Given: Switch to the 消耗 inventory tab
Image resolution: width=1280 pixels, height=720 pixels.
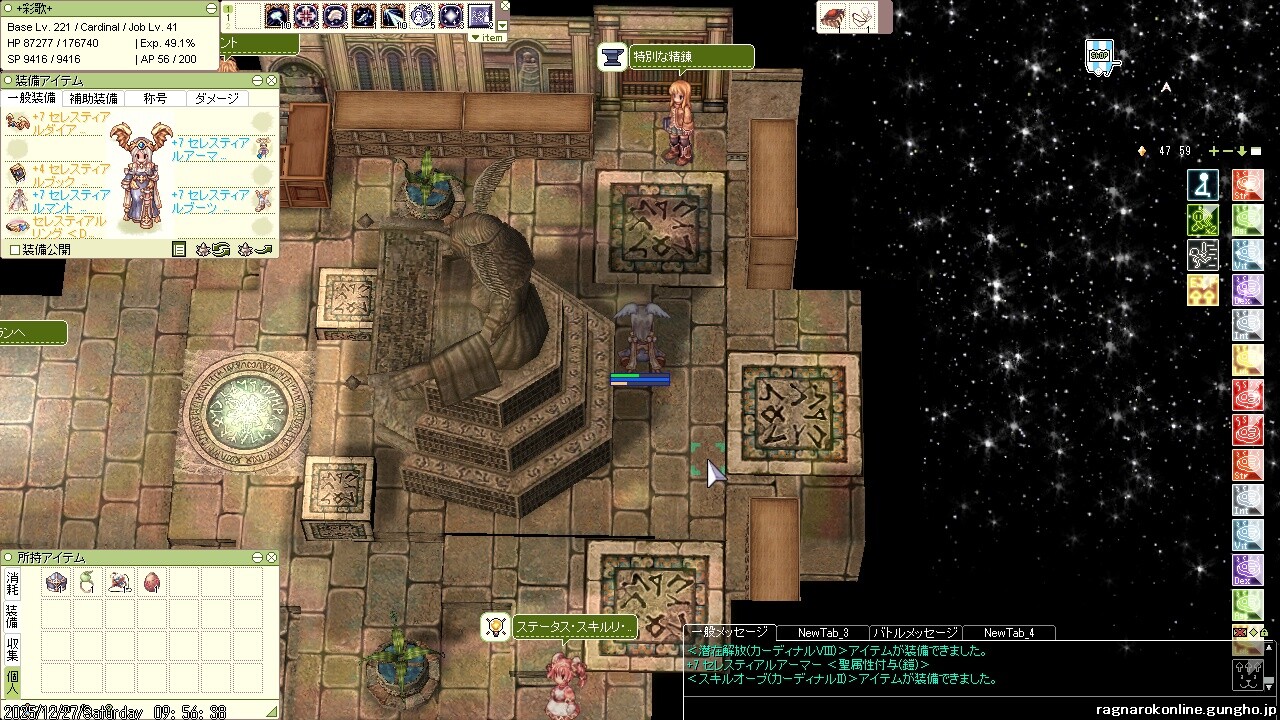Looking at the screenshot, I should tap(12, 583).
